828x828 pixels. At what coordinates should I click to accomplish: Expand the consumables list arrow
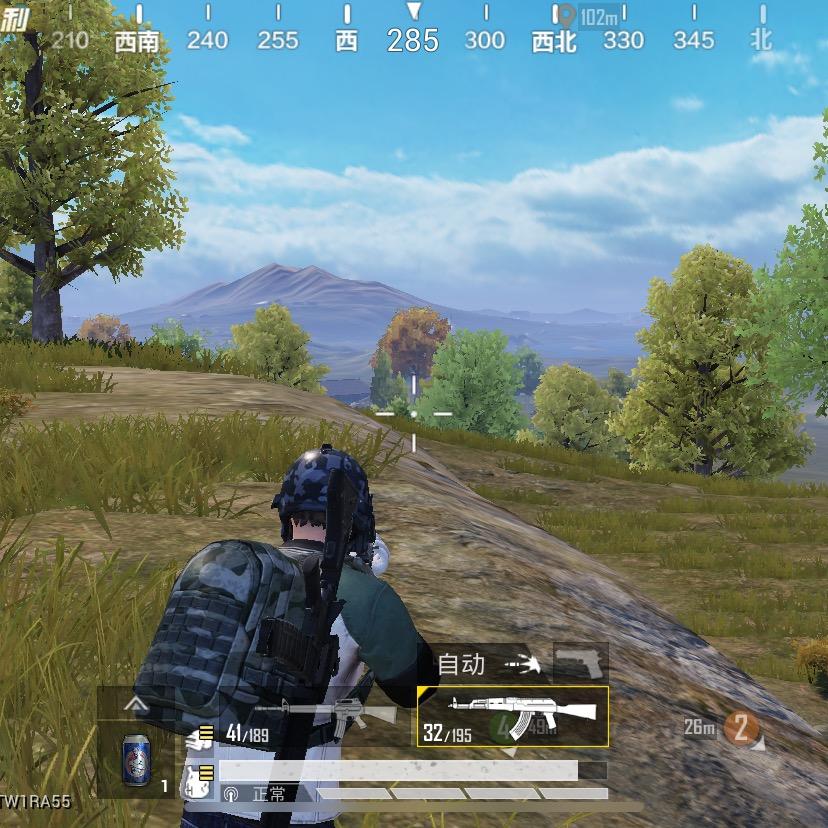pyautogui.click(x=136, y=704)
